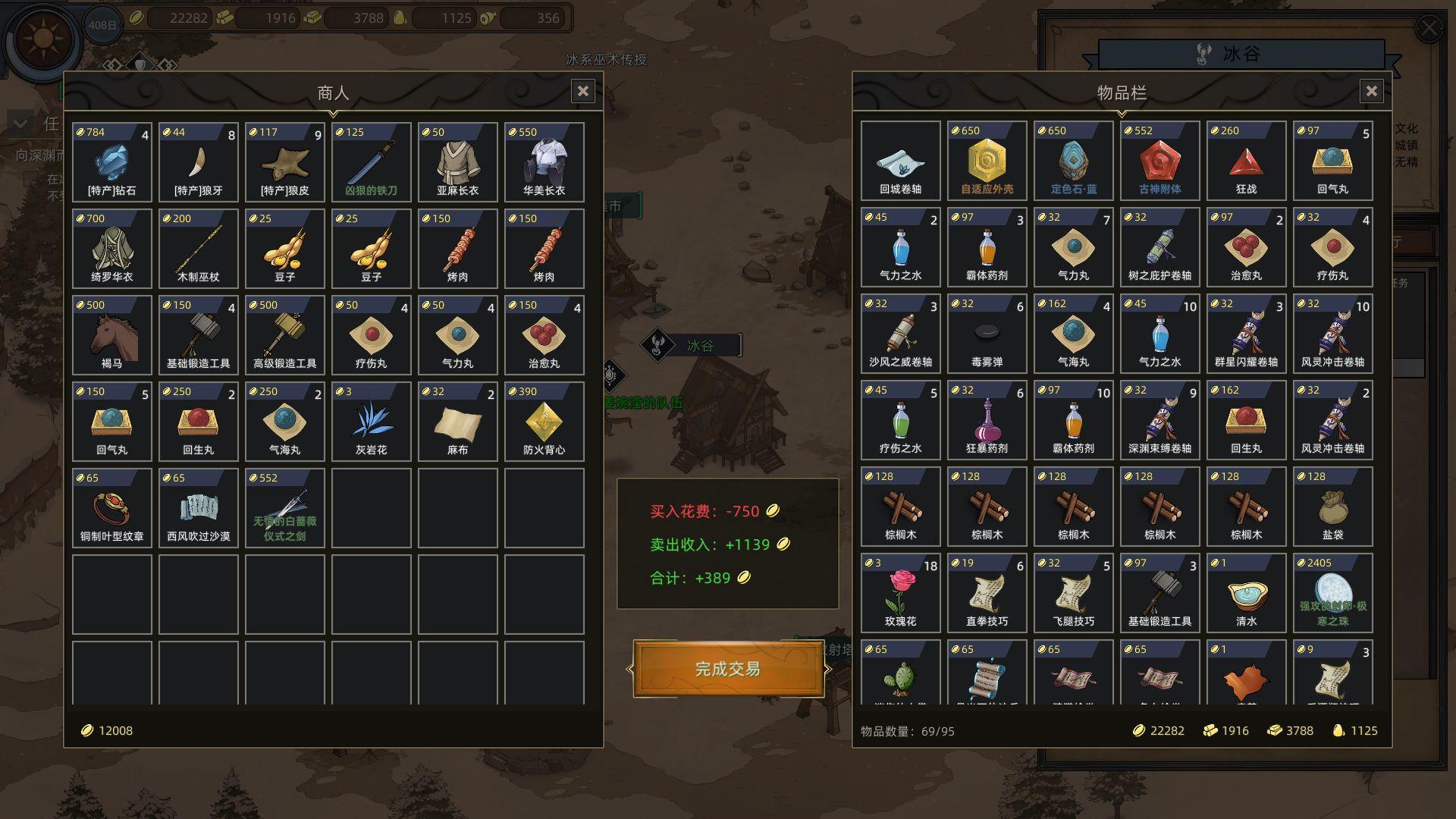Click the 凶狠的铁刀 sword icon
The image size is (1456, 819).
371,162
